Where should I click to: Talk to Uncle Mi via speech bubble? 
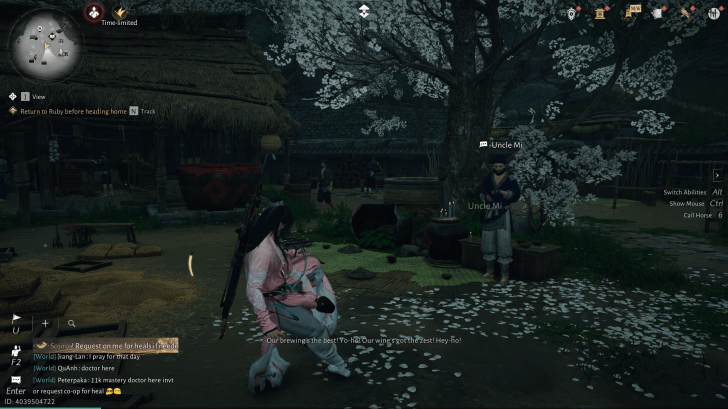484,145
